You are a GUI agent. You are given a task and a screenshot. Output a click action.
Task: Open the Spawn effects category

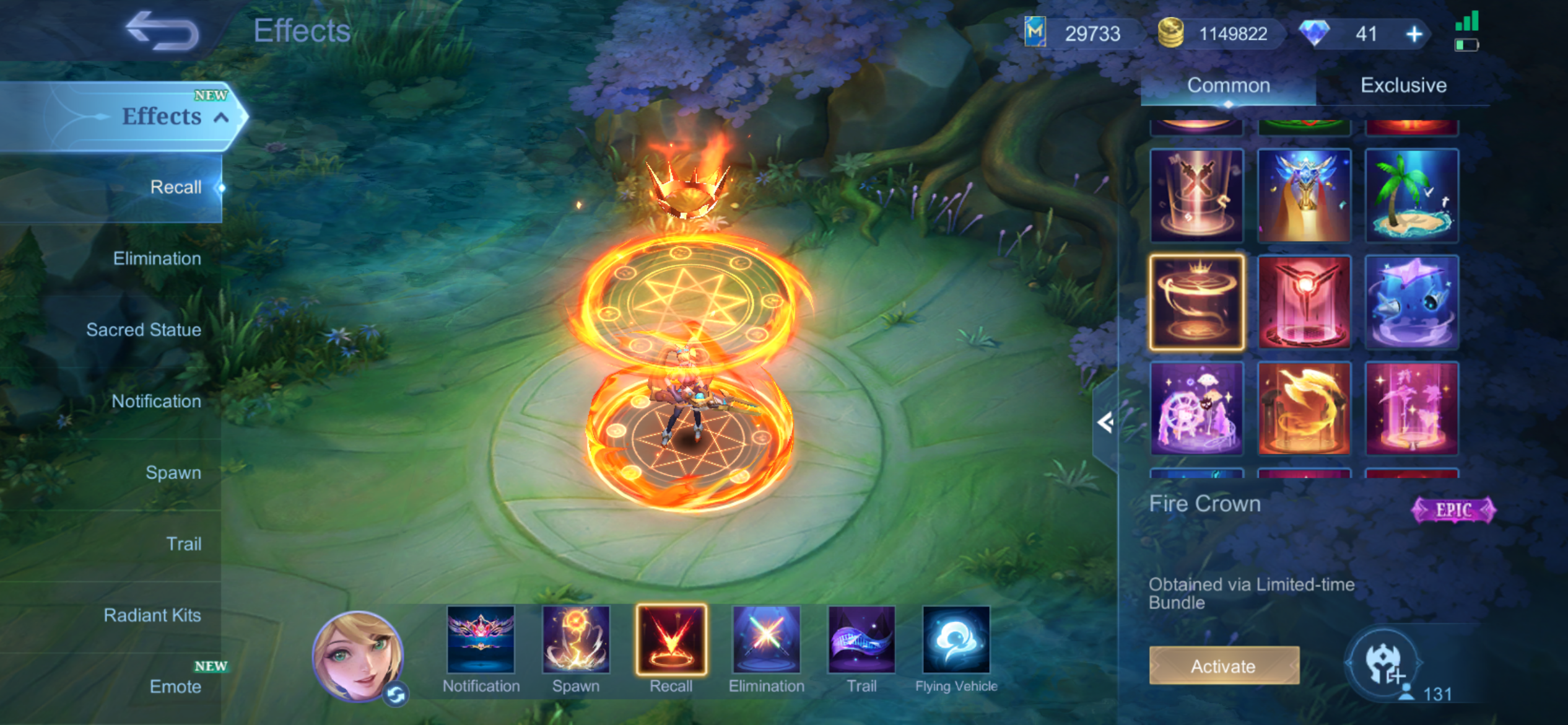(173, 473)
